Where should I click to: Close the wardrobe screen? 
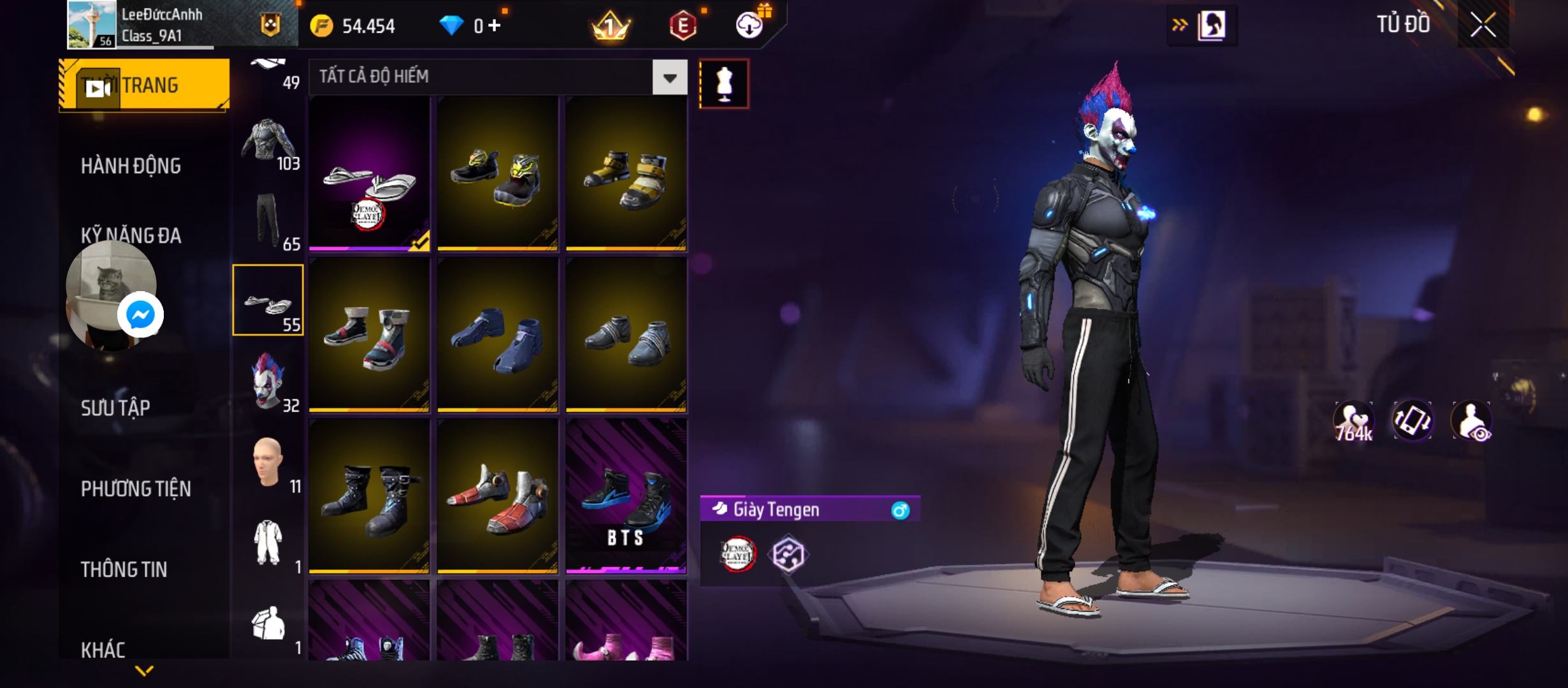tap(1483, 25)
